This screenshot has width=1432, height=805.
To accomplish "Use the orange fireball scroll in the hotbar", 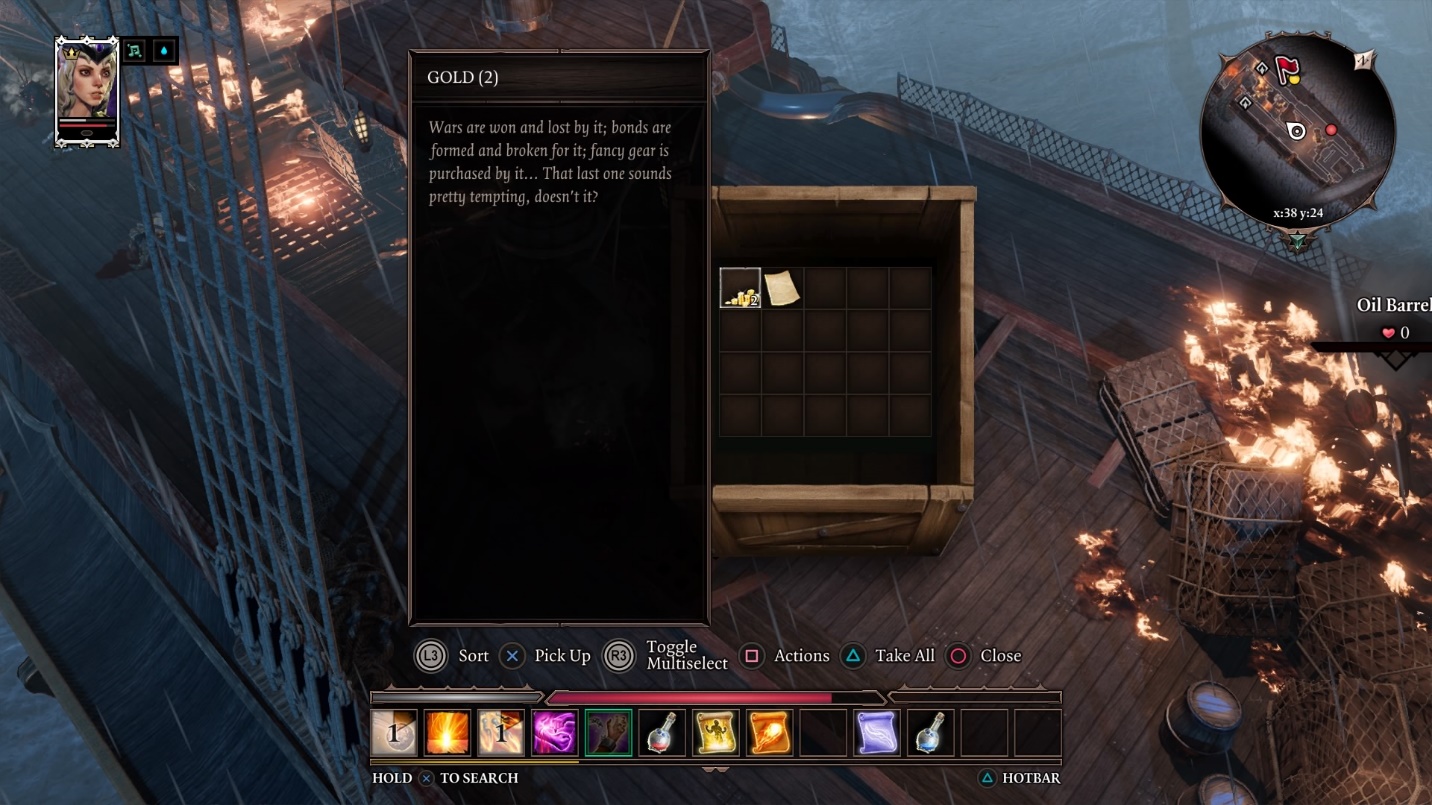I will [x=769, y=733].
